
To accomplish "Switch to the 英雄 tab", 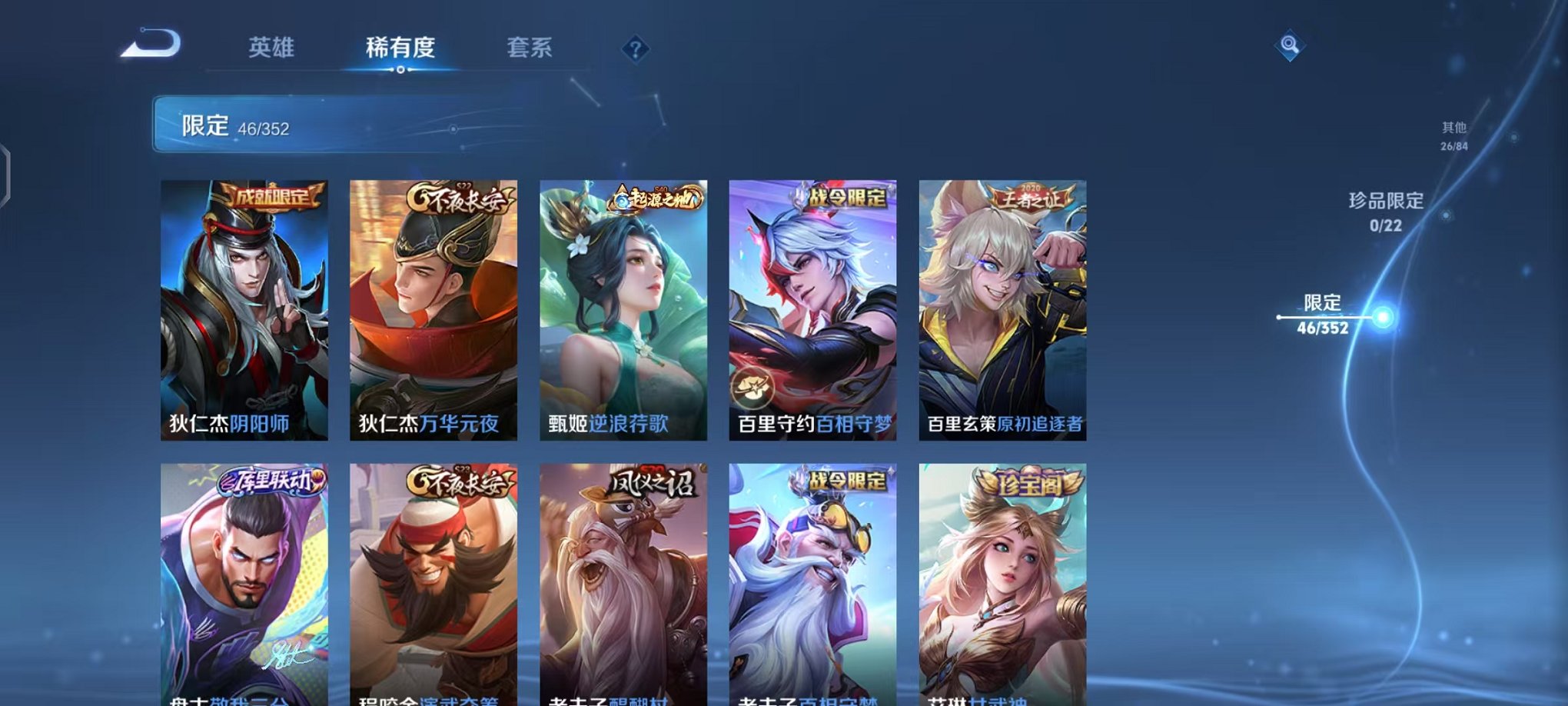I will coord(270,48).
